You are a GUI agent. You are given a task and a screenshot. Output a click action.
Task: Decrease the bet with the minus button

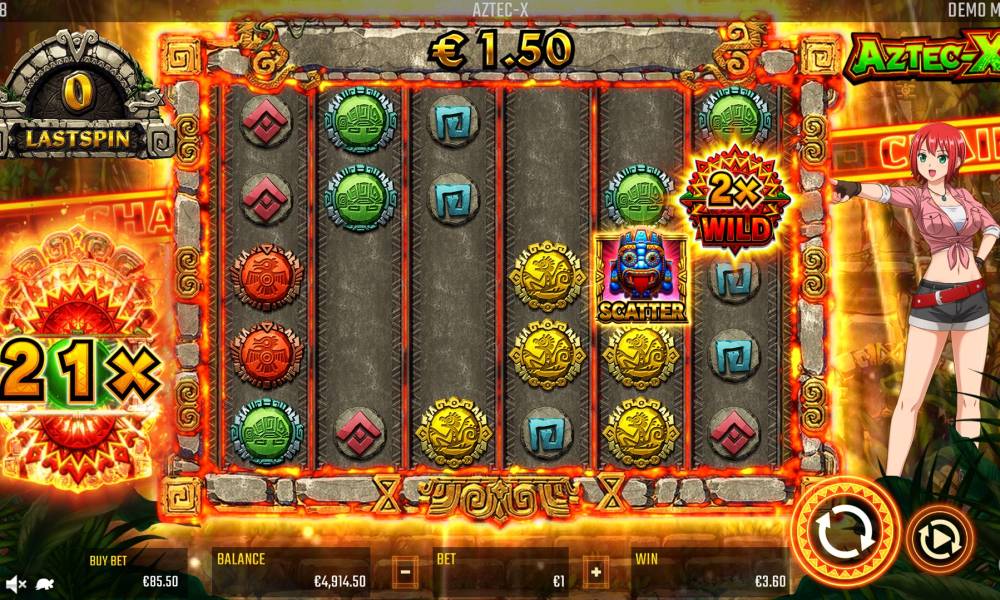click(405, 573)
